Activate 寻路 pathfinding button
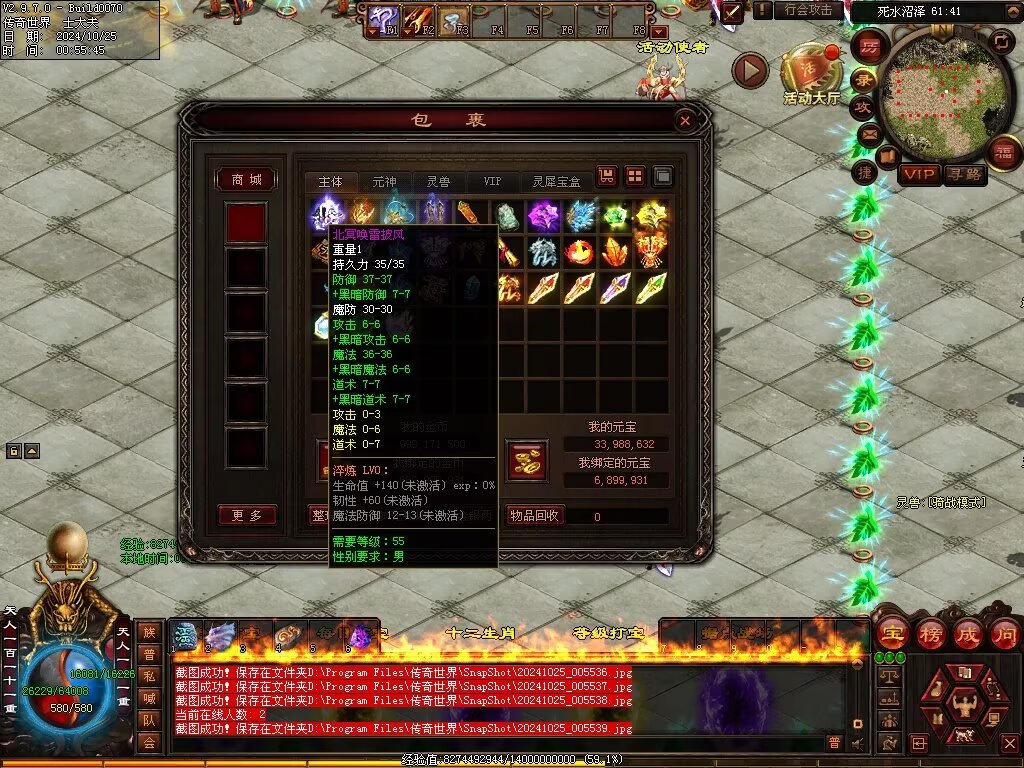Image resolution: width=1024 pixels, height=768 pixels. [x=964, y=175]
